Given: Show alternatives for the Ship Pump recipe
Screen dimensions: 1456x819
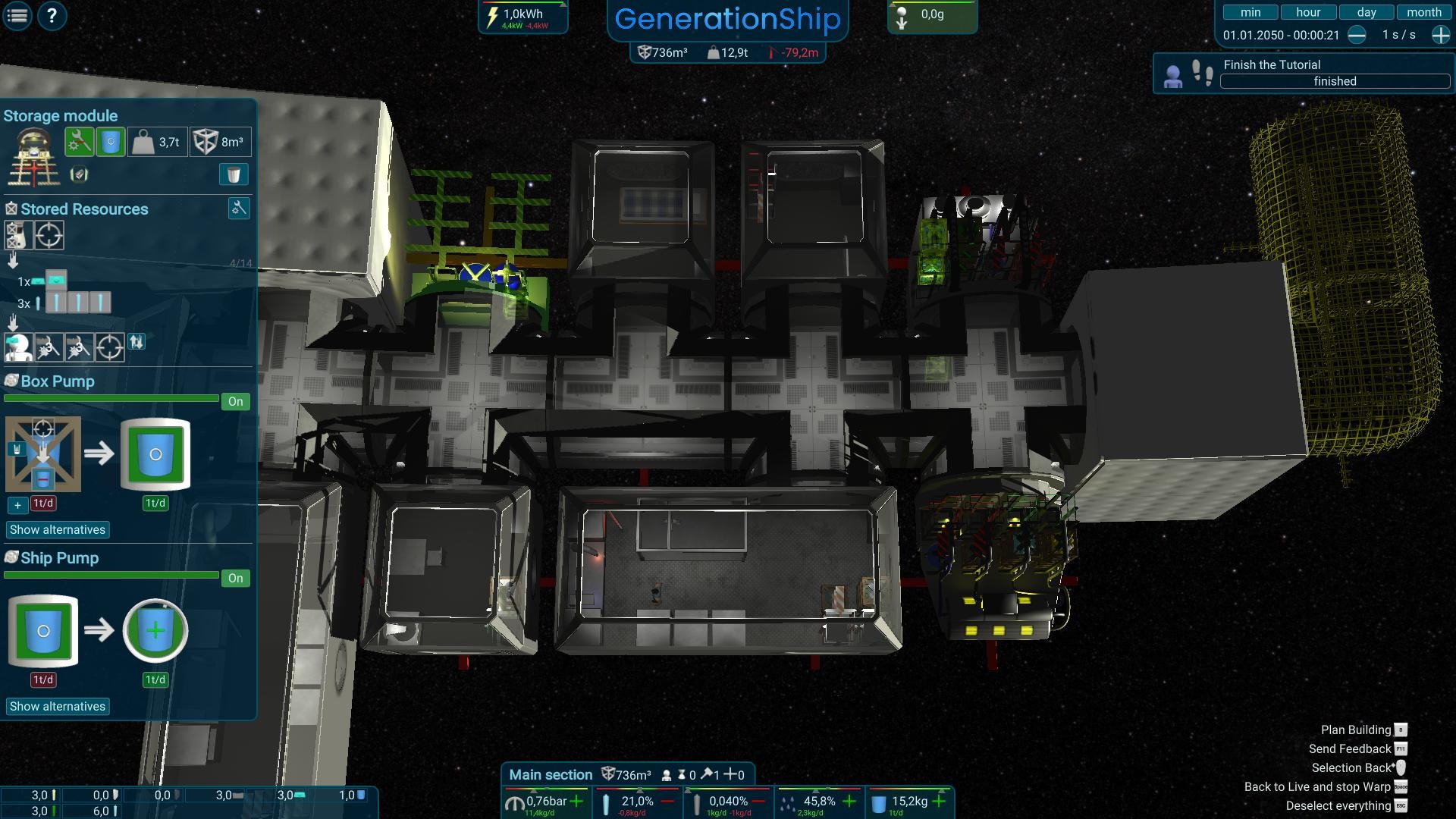Looking at the screenshot, I should pos(58,706).
